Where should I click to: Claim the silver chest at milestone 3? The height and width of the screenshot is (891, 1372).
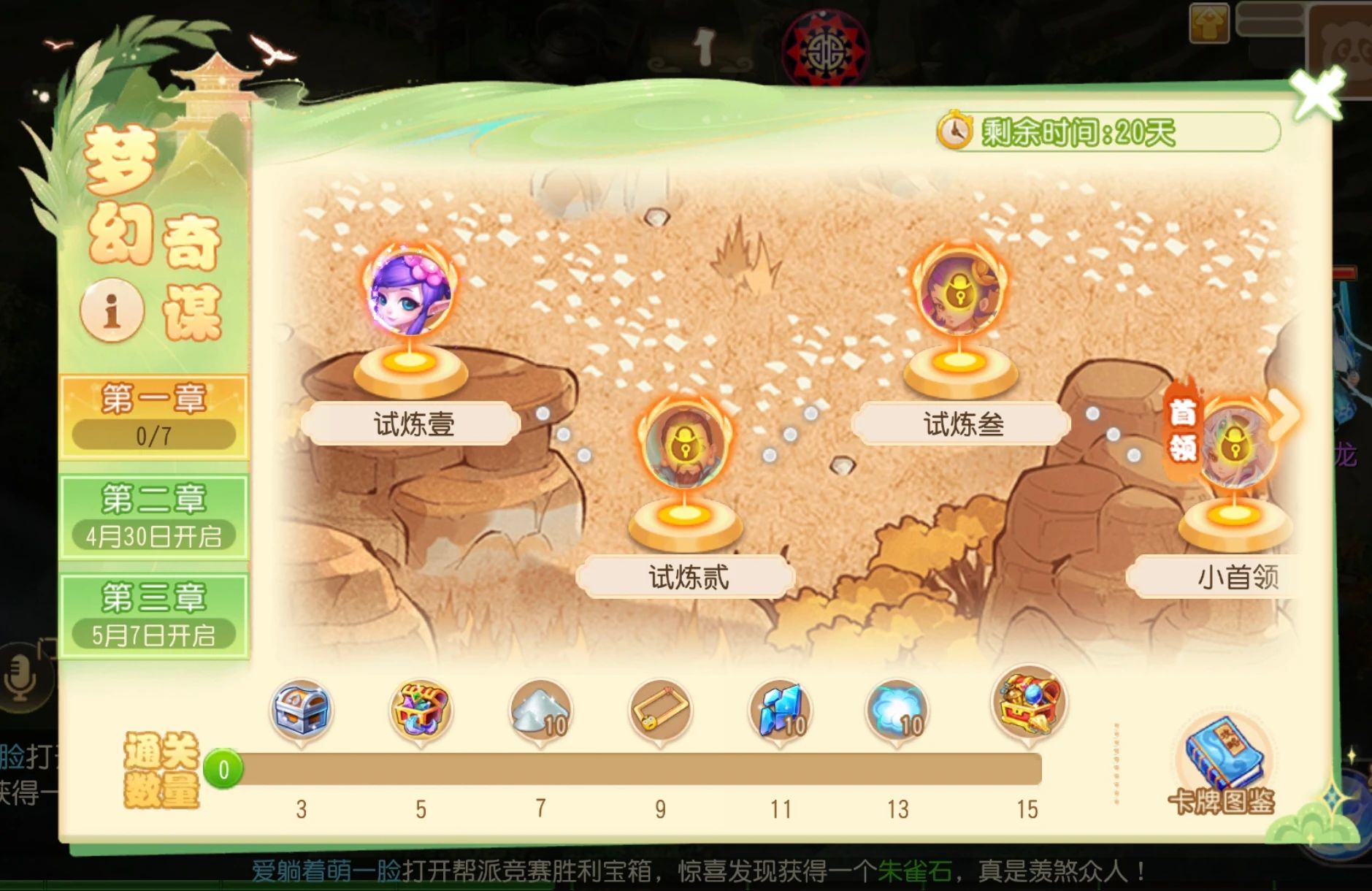303,706
